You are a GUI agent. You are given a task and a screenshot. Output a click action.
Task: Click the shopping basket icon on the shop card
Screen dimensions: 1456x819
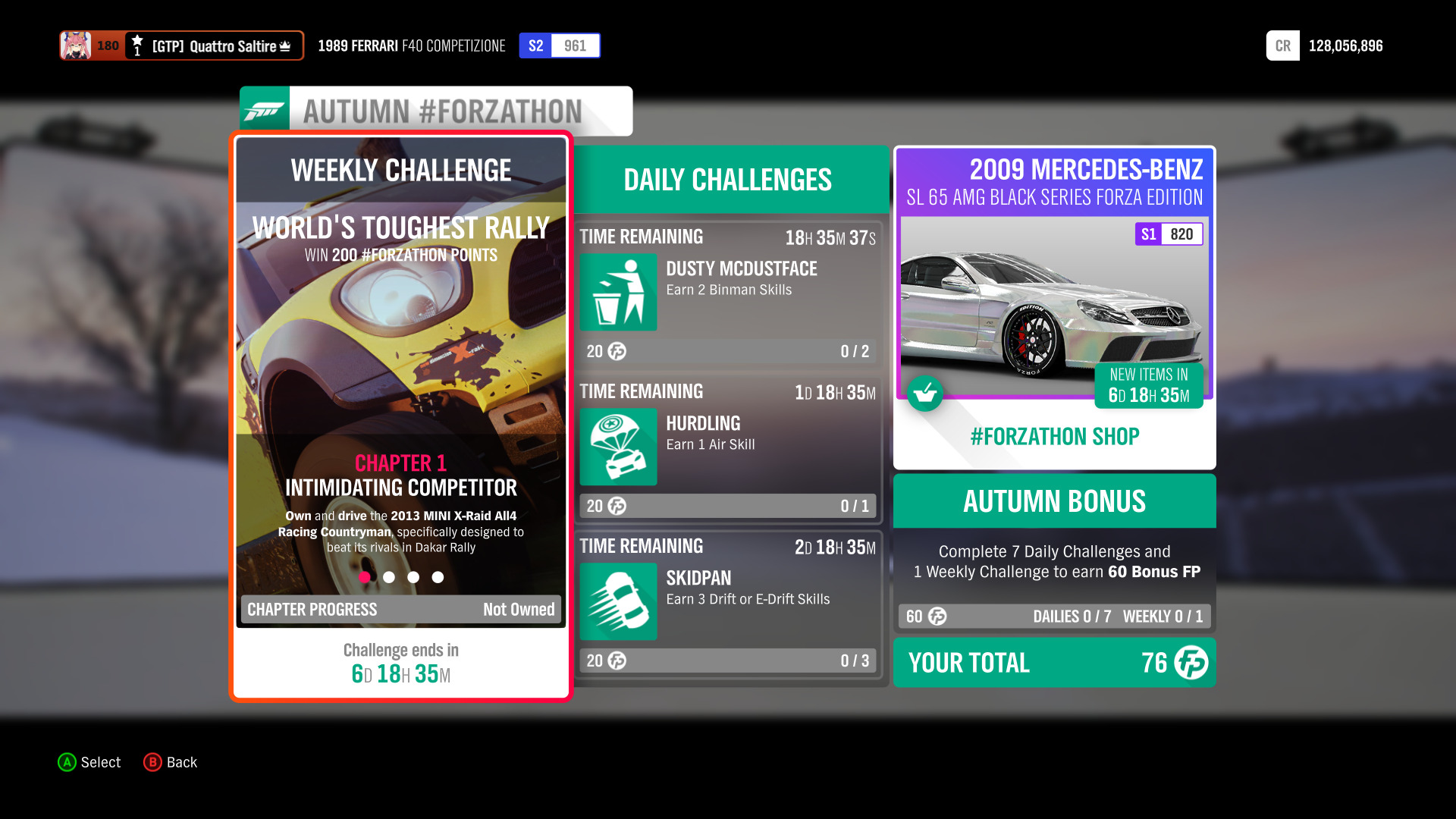(x=925, y=394)
